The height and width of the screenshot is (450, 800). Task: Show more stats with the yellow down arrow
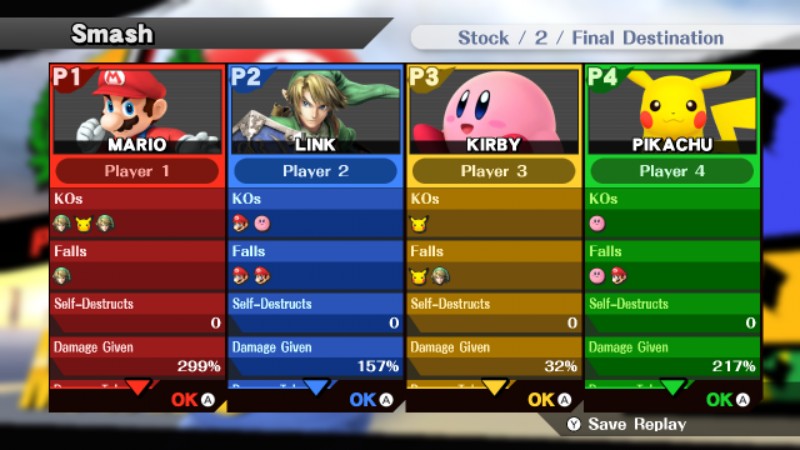point(493,387)
